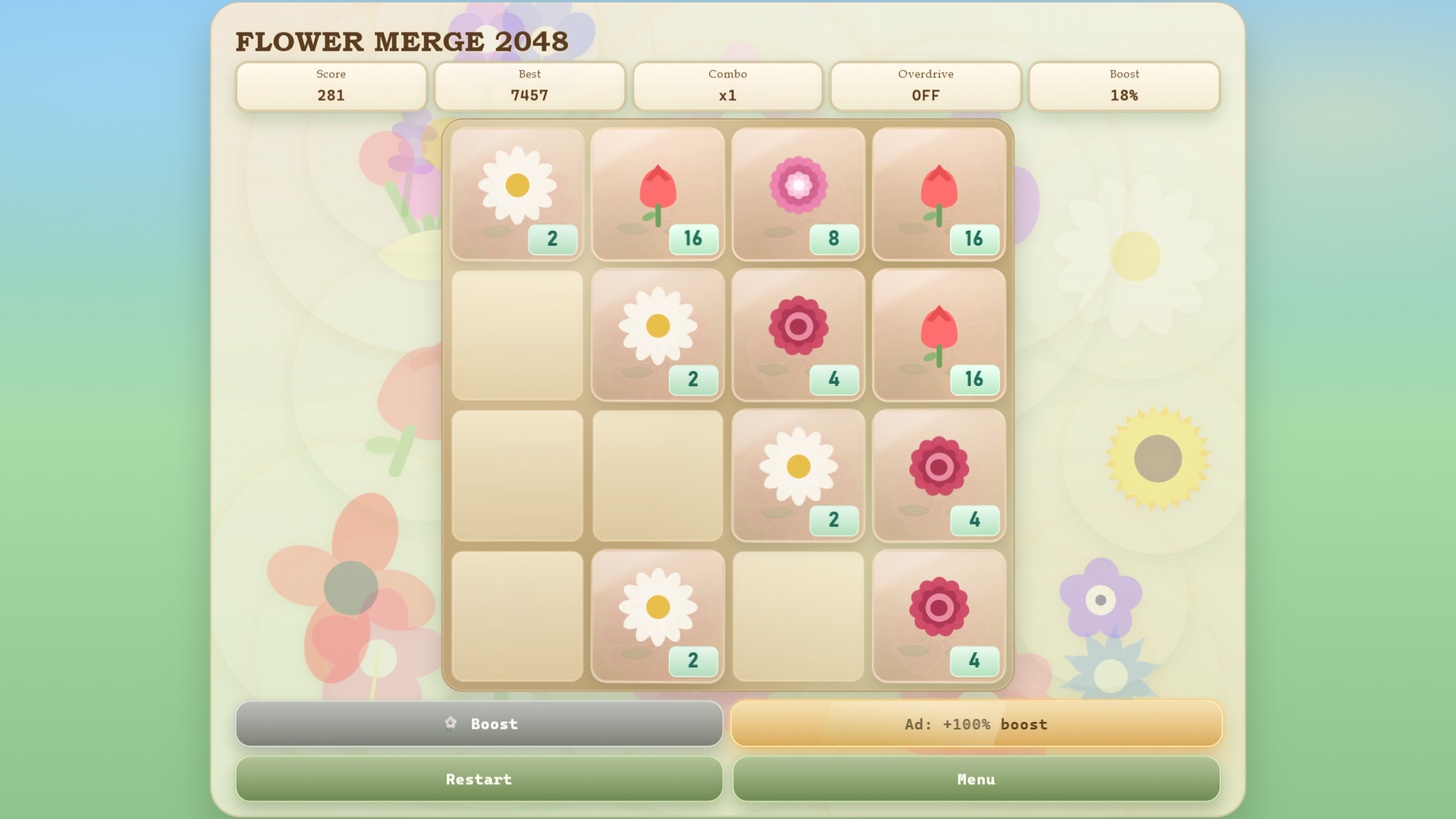Click the crimson flower tile worth 4 in second row

click(x=798, y=334)
